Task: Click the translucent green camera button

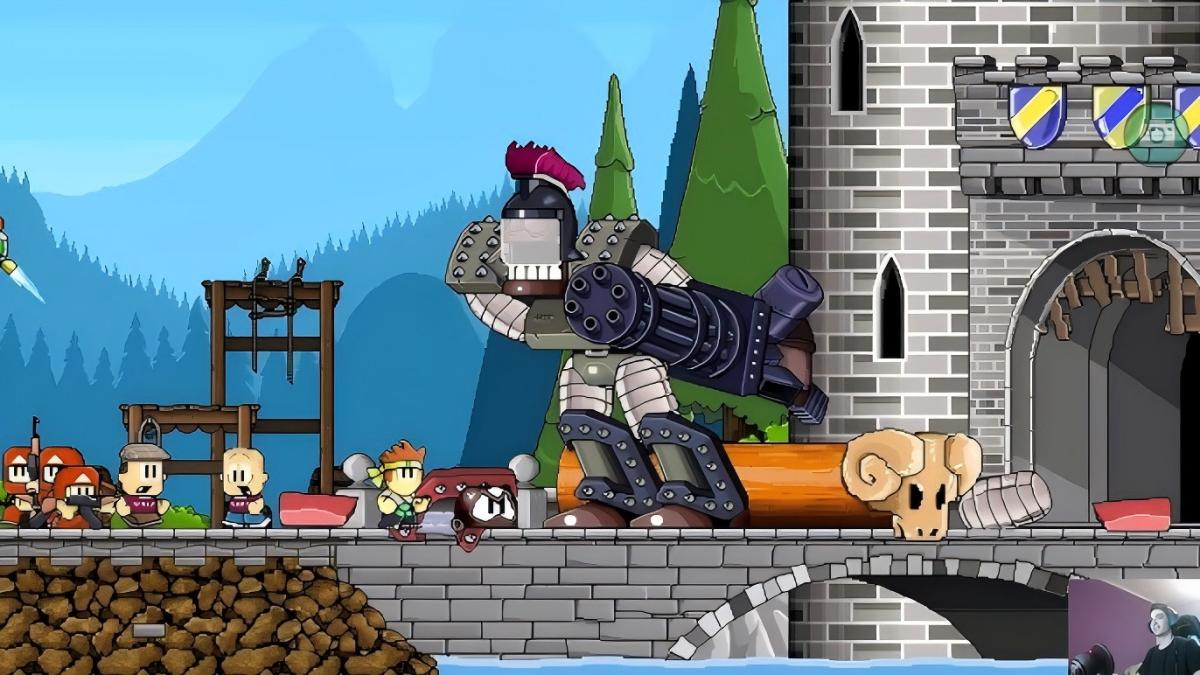Action: tap(1156, 133)
